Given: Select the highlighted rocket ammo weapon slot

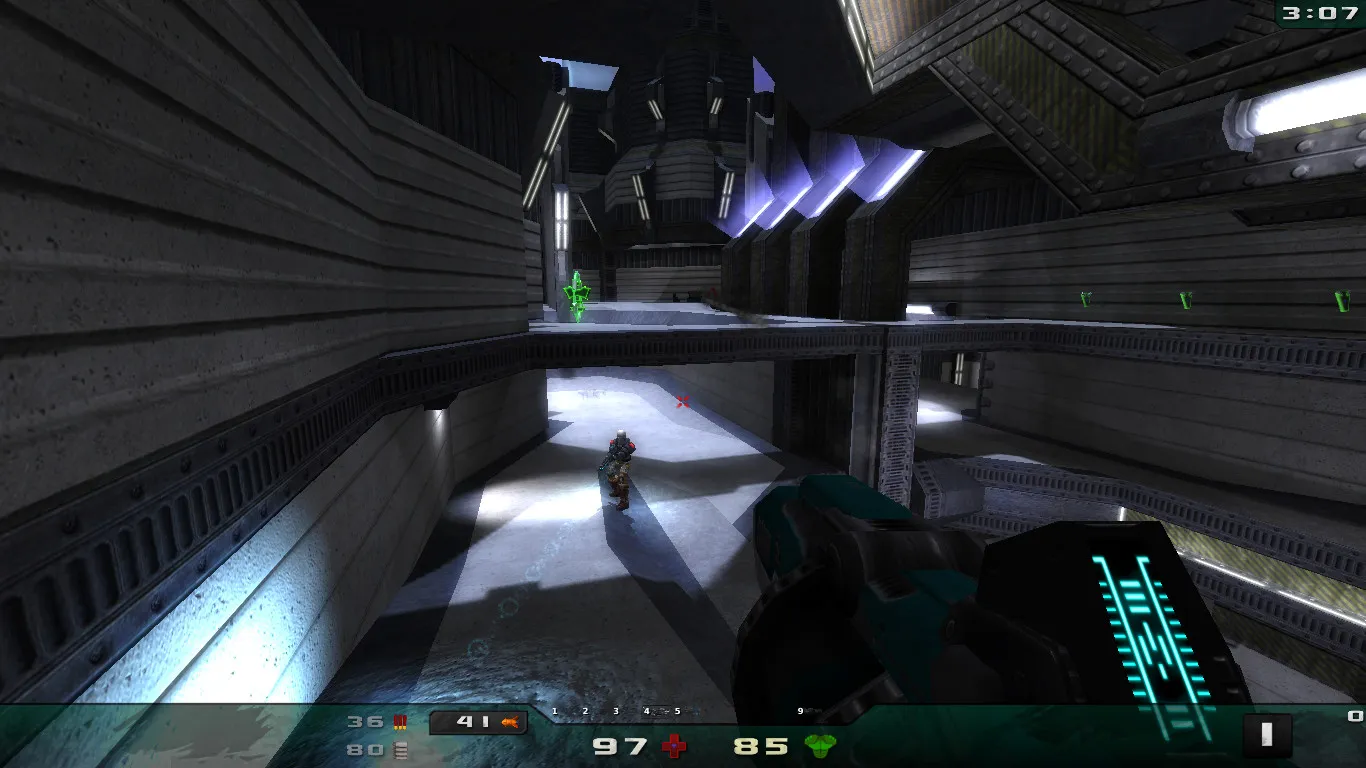Looking at the screenshot, I should point(478,722).
